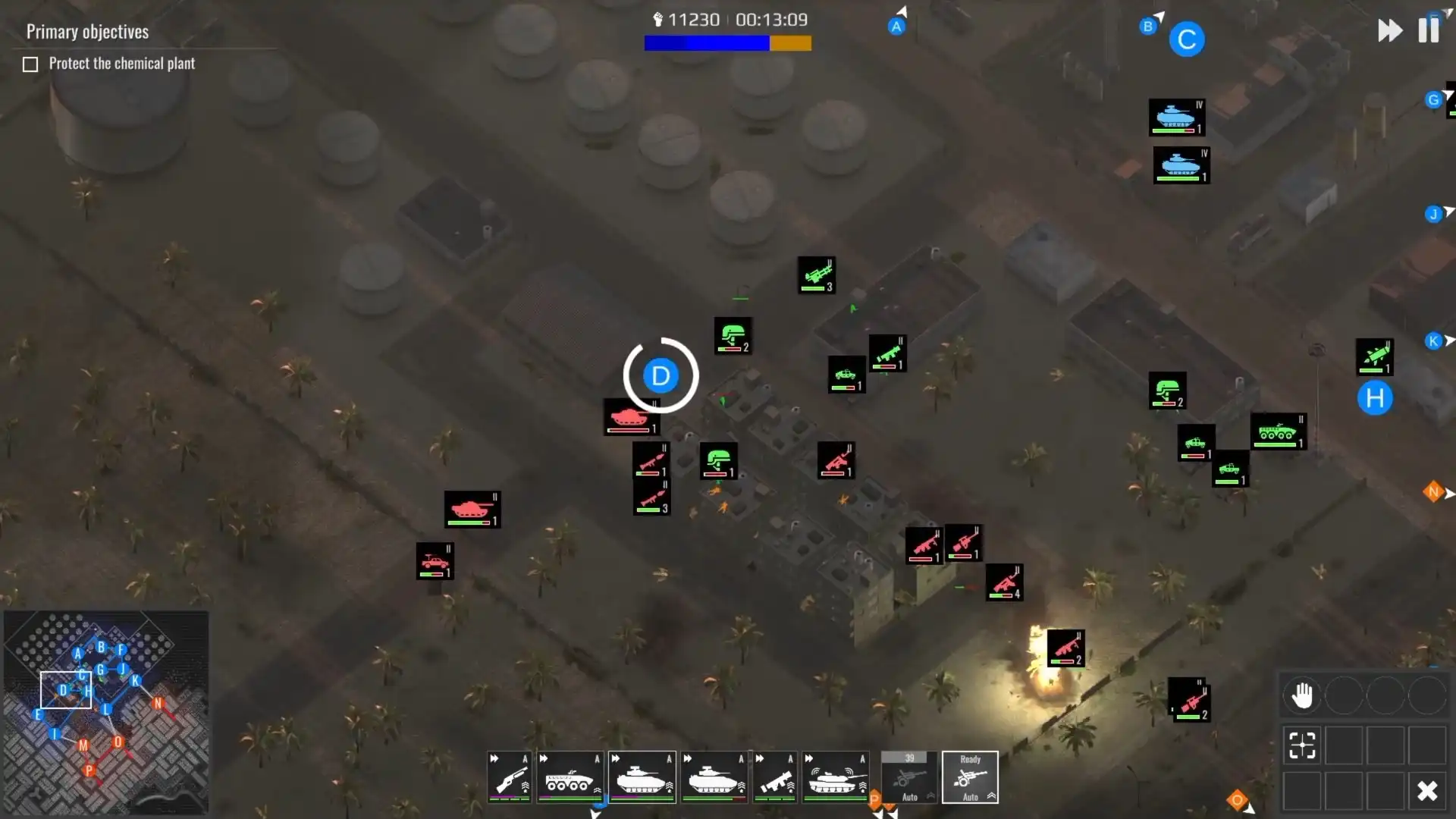Click the fast-forward speed button
Image resolution: width=1456 pixels, height=819 pixels.
pyautogui.click(x=1390, y=30)
